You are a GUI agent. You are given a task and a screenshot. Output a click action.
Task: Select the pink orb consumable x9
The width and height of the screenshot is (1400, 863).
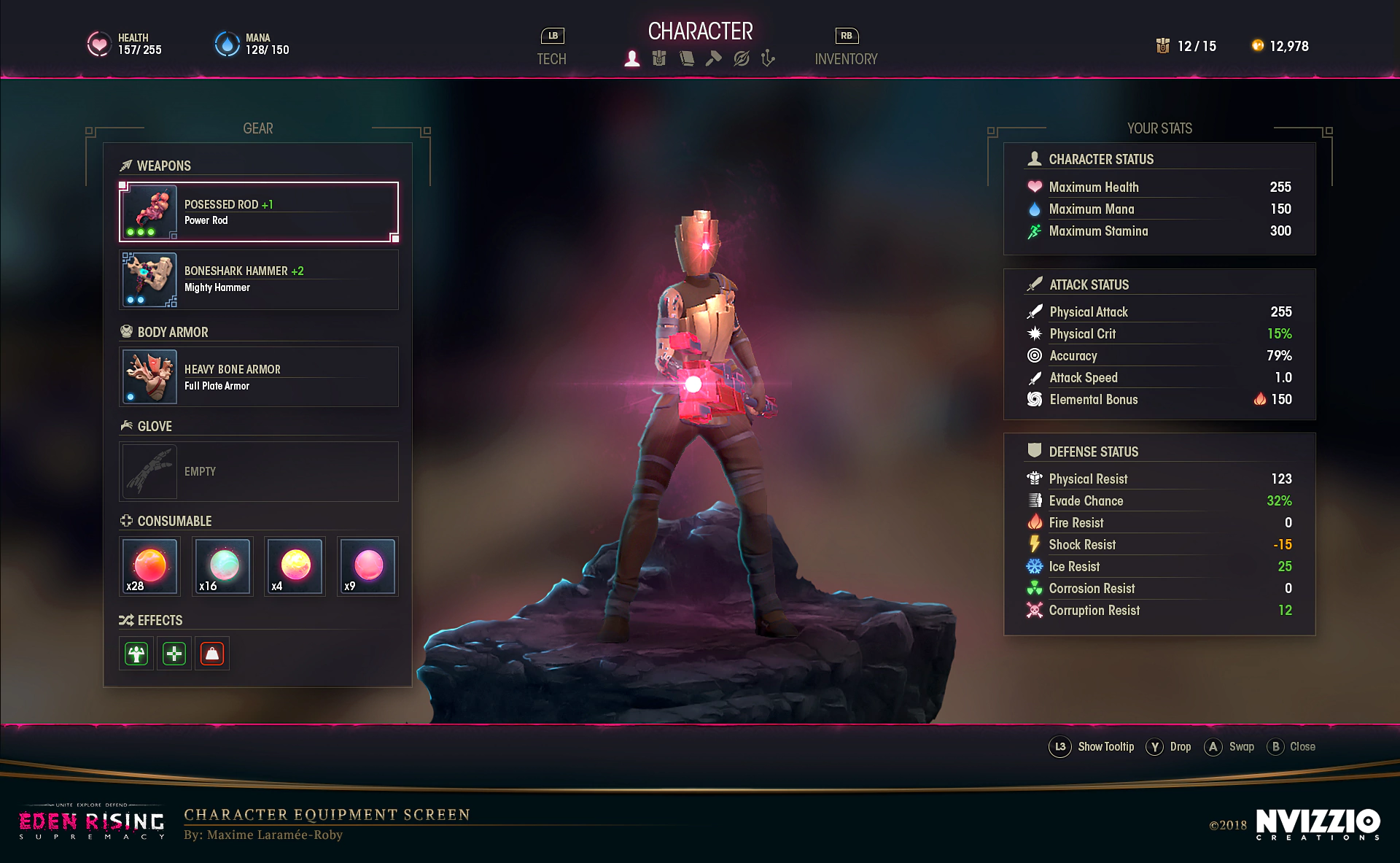(x=367, y=566)
